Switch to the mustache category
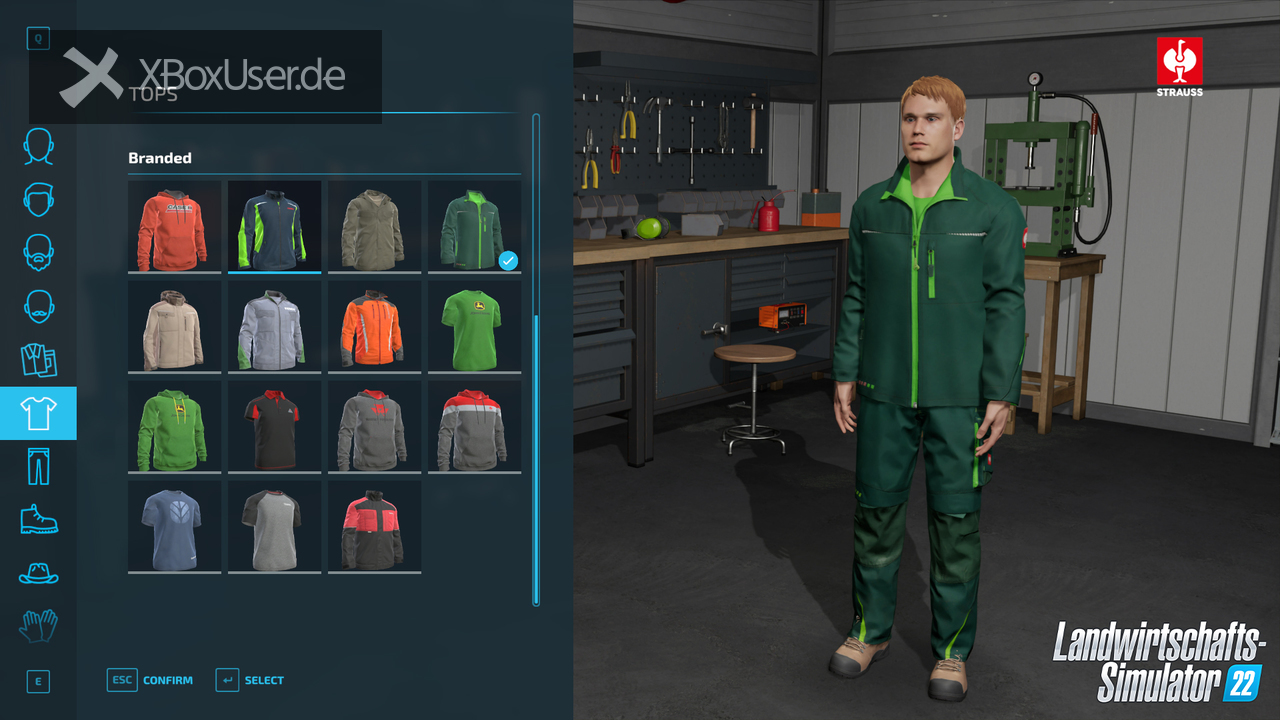The height and width of the screenshot is (720, 1280). (x=38, y=305)
